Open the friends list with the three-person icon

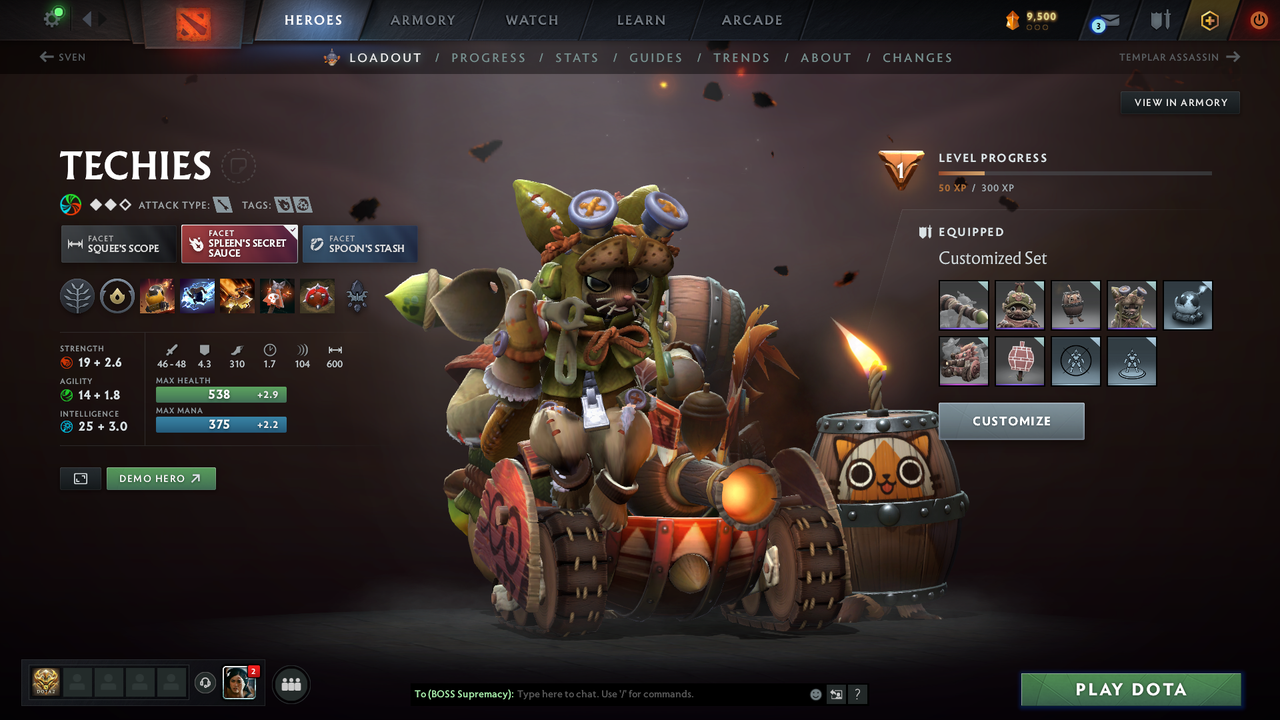click(x=289, y=684)
